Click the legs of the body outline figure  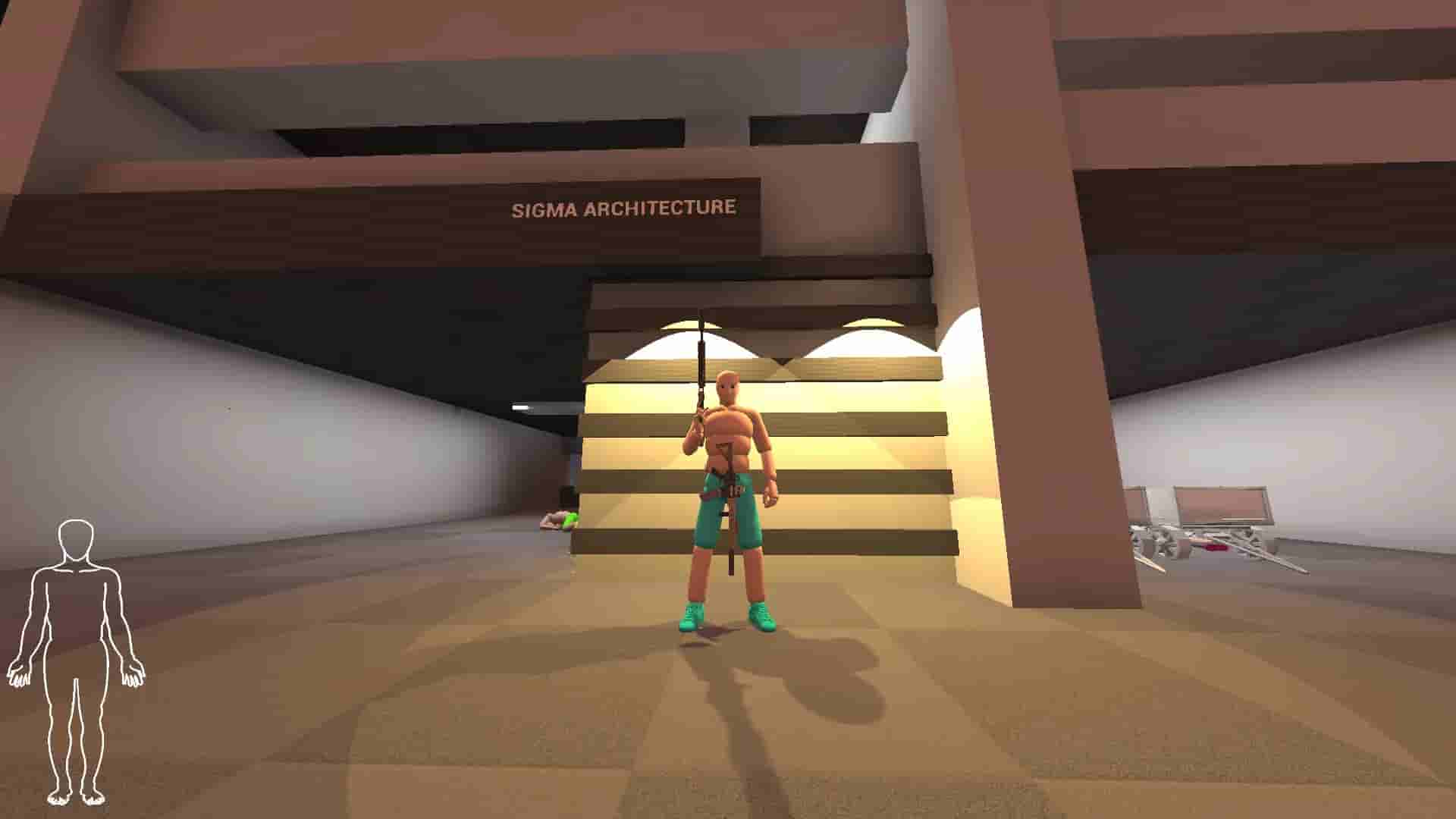coord(76,720)
